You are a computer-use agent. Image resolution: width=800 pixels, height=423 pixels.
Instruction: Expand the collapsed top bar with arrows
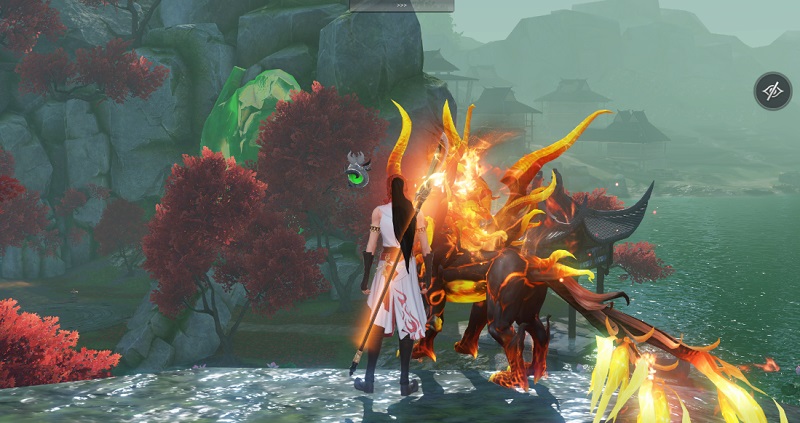(401, 5)
